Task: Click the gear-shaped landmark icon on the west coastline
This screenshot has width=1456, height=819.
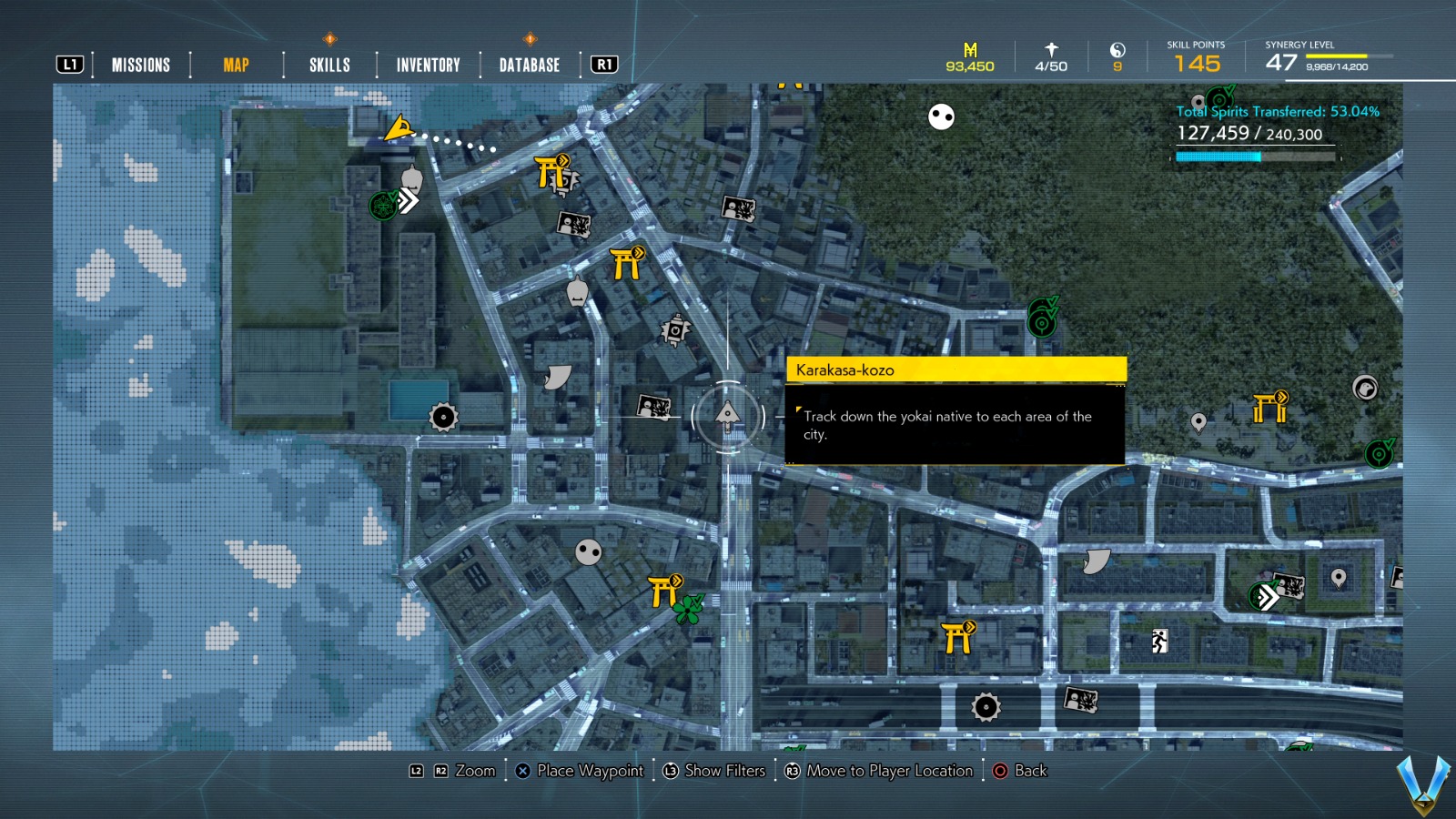Action: [442, 417]
